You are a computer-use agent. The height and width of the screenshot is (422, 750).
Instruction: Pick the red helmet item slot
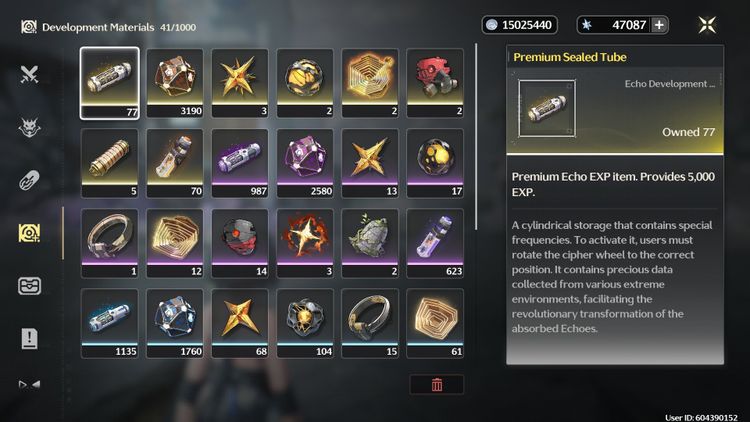point(435,83)
